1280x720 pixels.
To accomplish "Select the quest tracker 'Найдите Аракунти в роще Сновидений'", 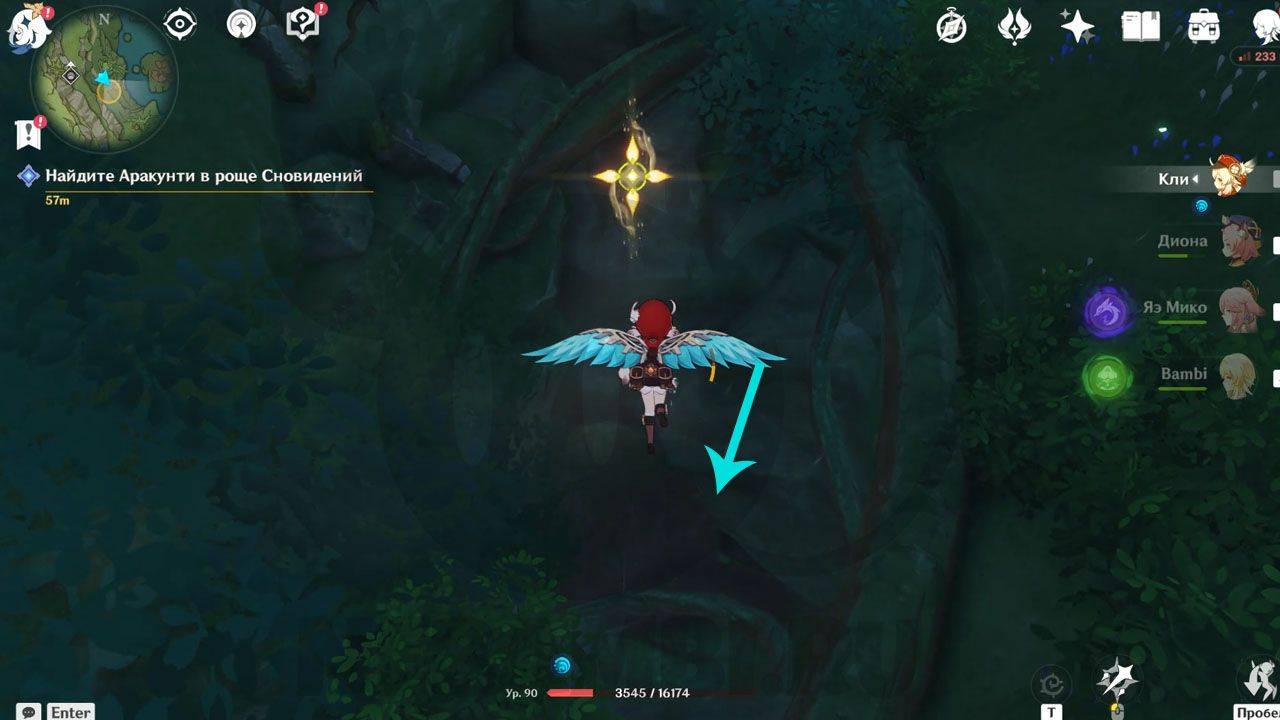I will coord(203,176).
